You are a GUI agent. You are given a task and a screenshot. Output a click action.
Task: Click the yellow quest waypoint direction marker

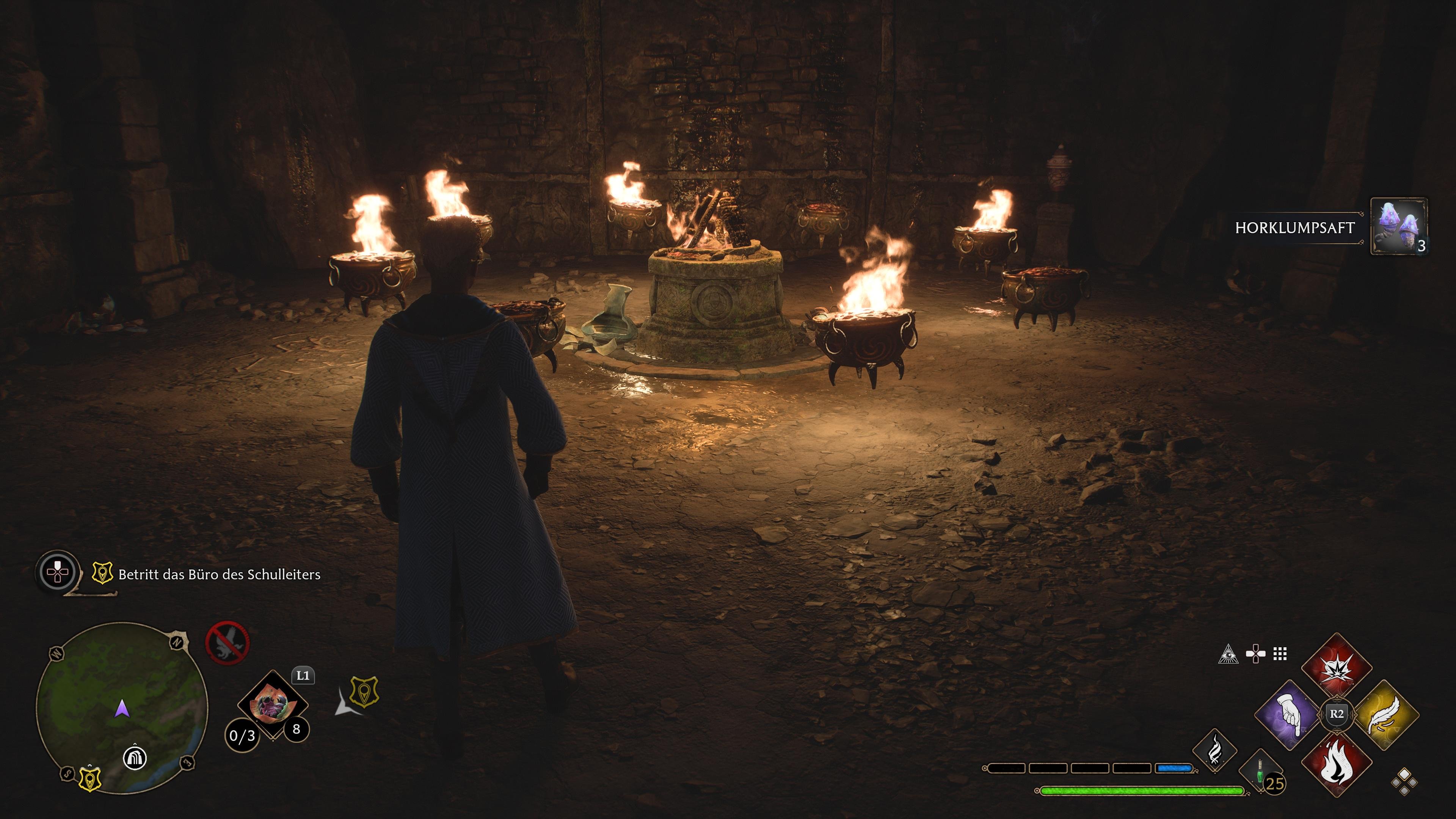364,691
